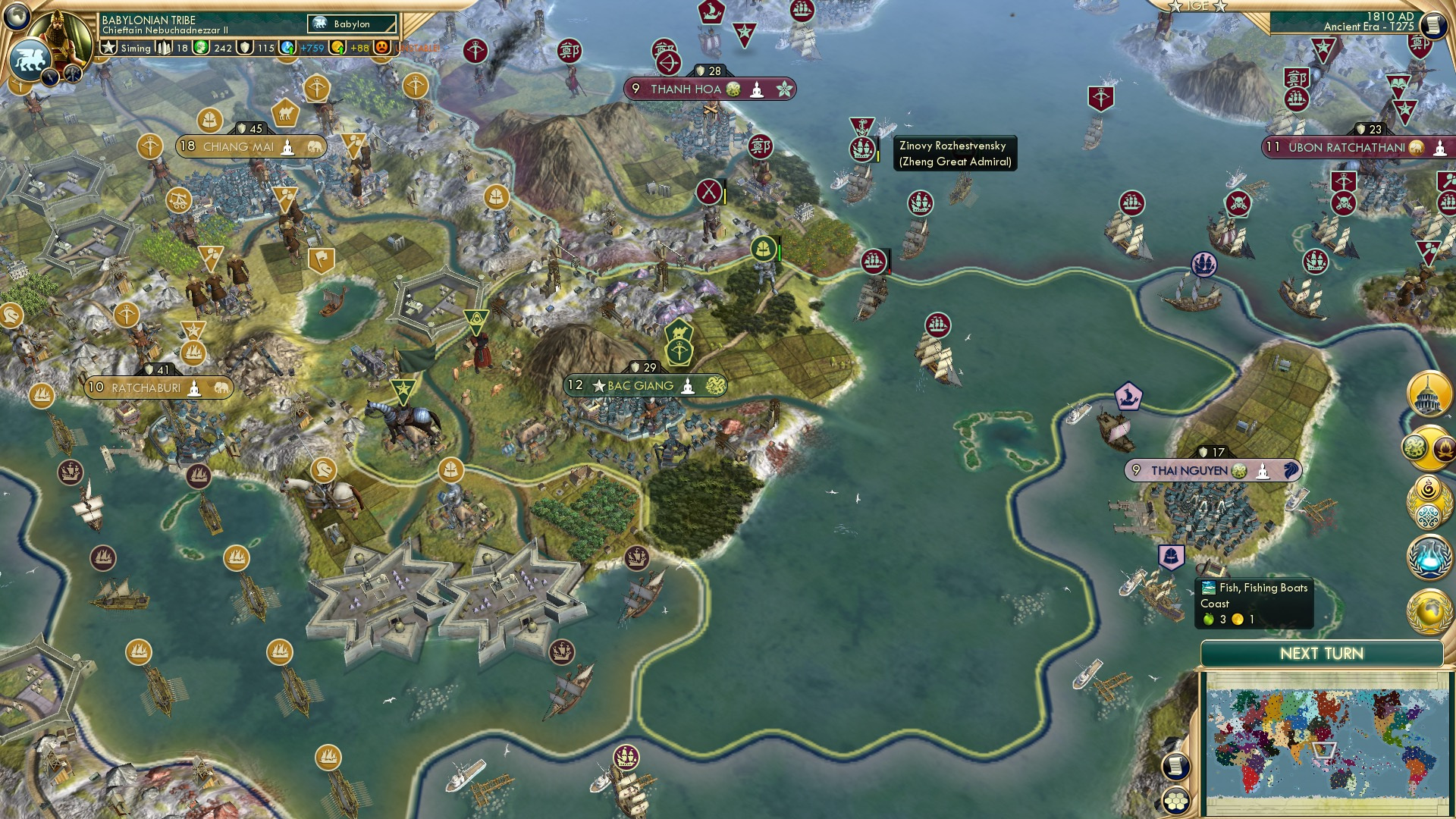Expand the Babylon civilization dropdown banner
This screenshot has width=1456, height=819.
[350, 24]
